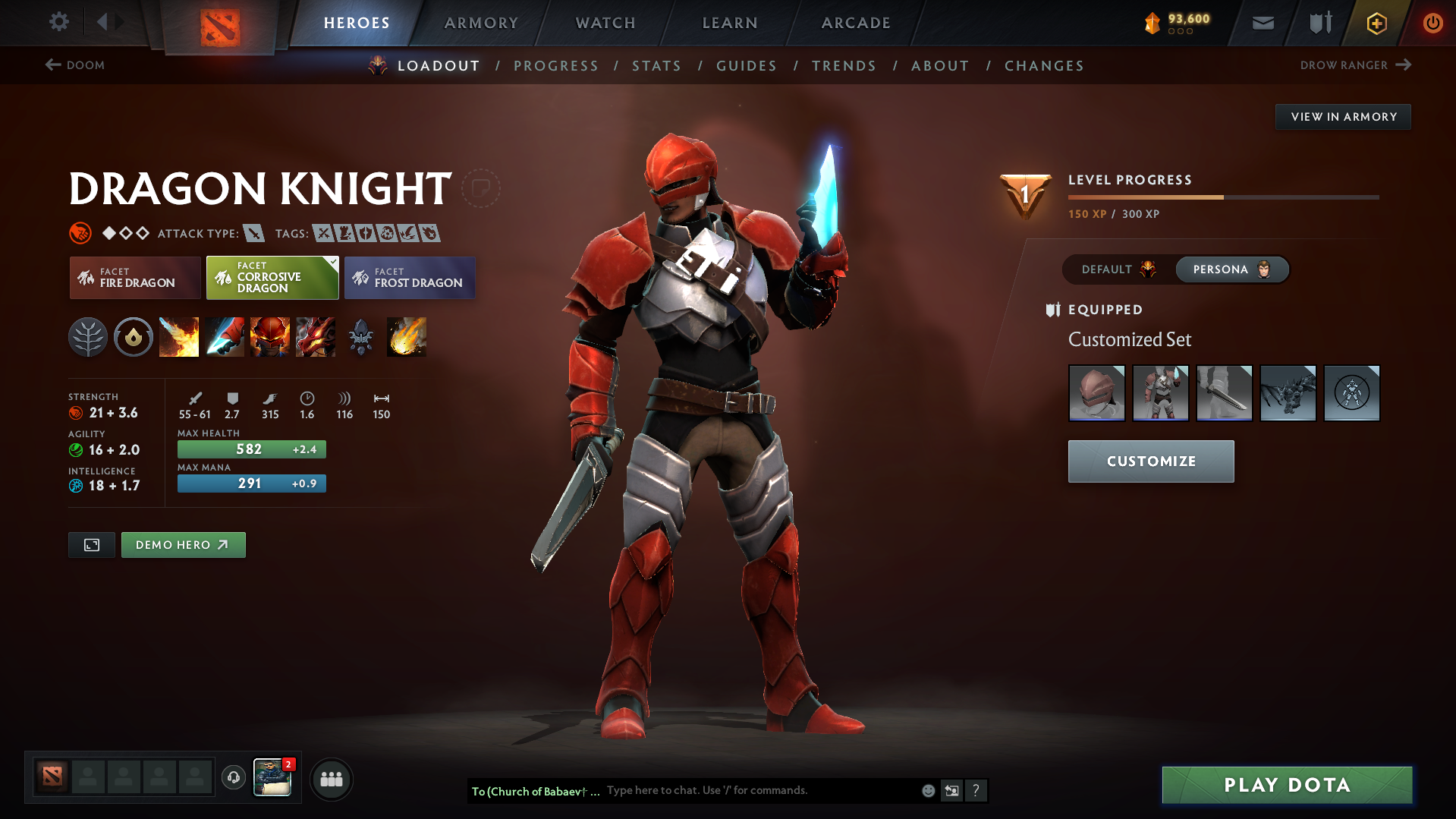View the Breathe Fire ability icon
1456x819 pixels.
click(x=179, y=337)
